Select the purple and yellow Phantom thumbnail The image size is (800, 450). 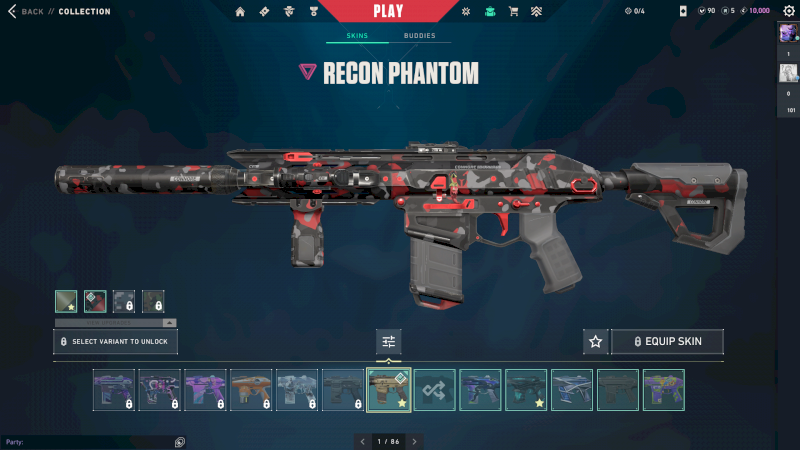(x=664, y=390)
